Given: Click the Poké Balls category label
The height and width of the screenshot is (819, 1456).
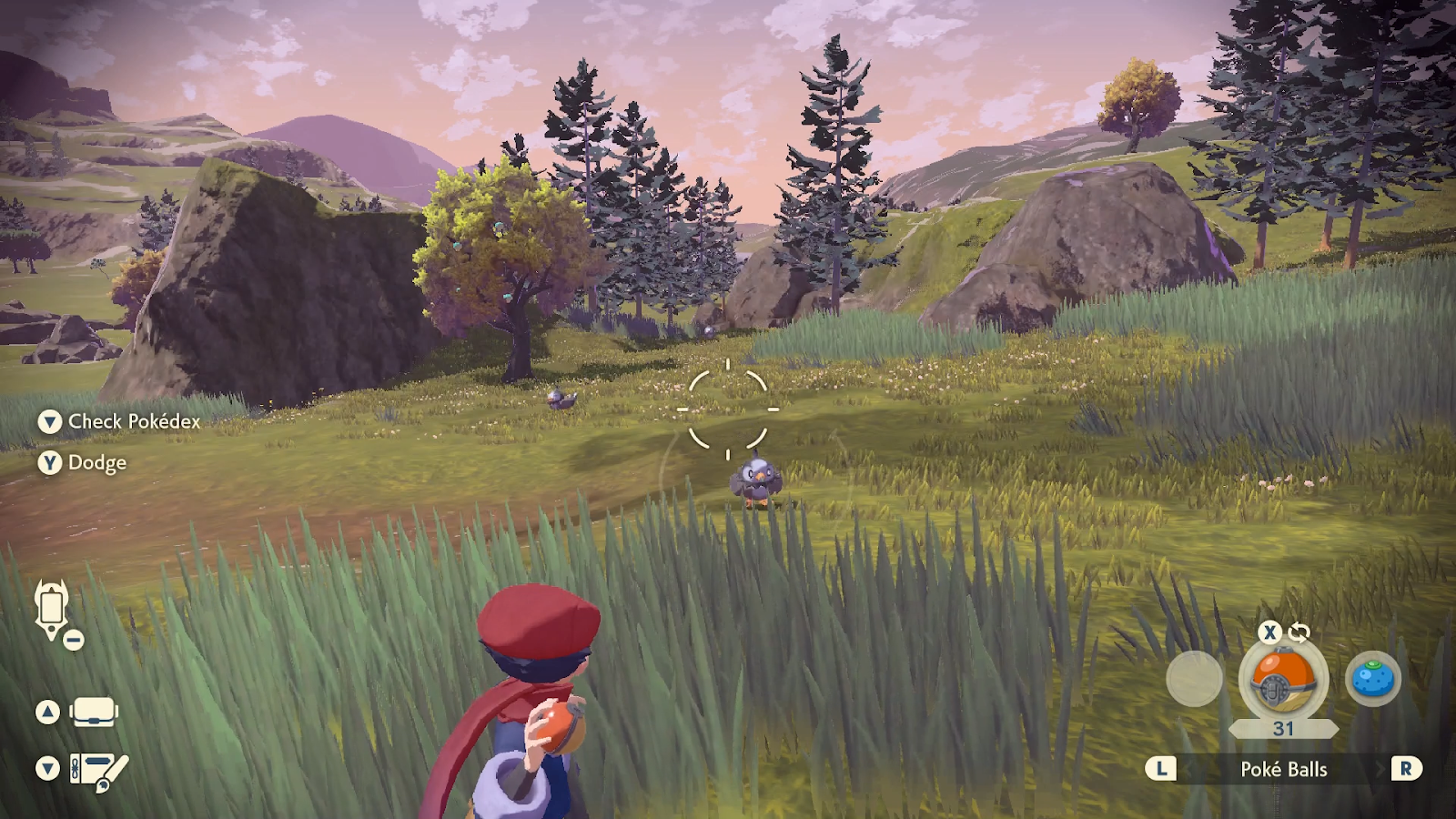Looking at the screenshot, I should [x=1283, y=769].
